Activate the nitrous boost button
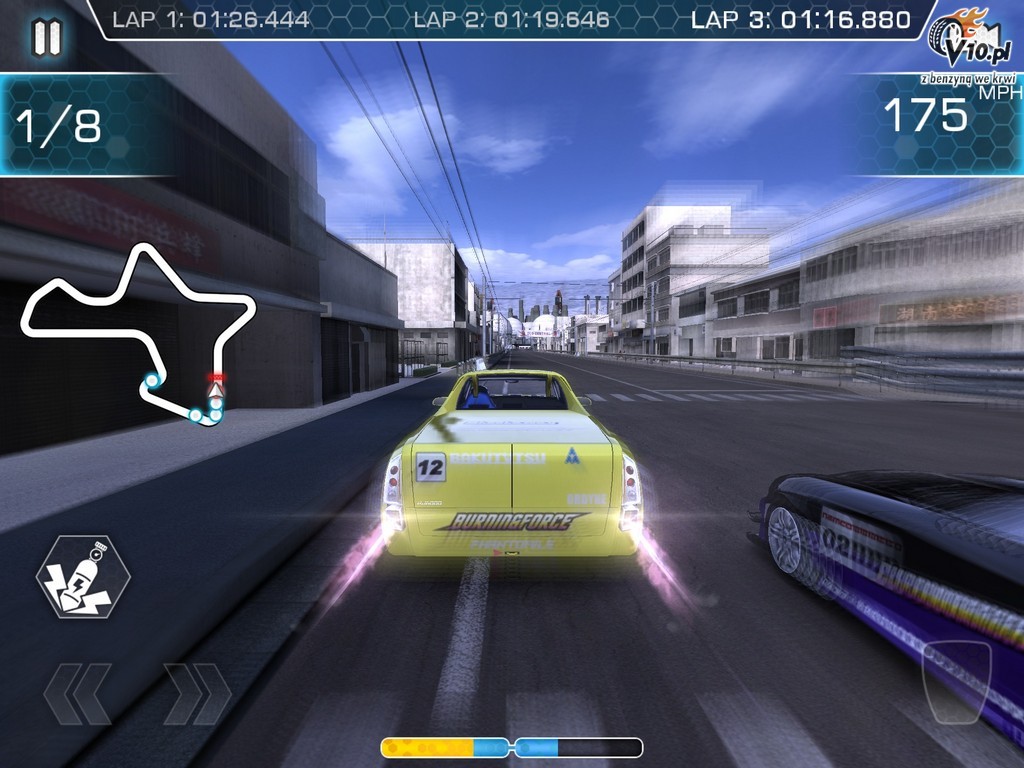 click(83, 576)
